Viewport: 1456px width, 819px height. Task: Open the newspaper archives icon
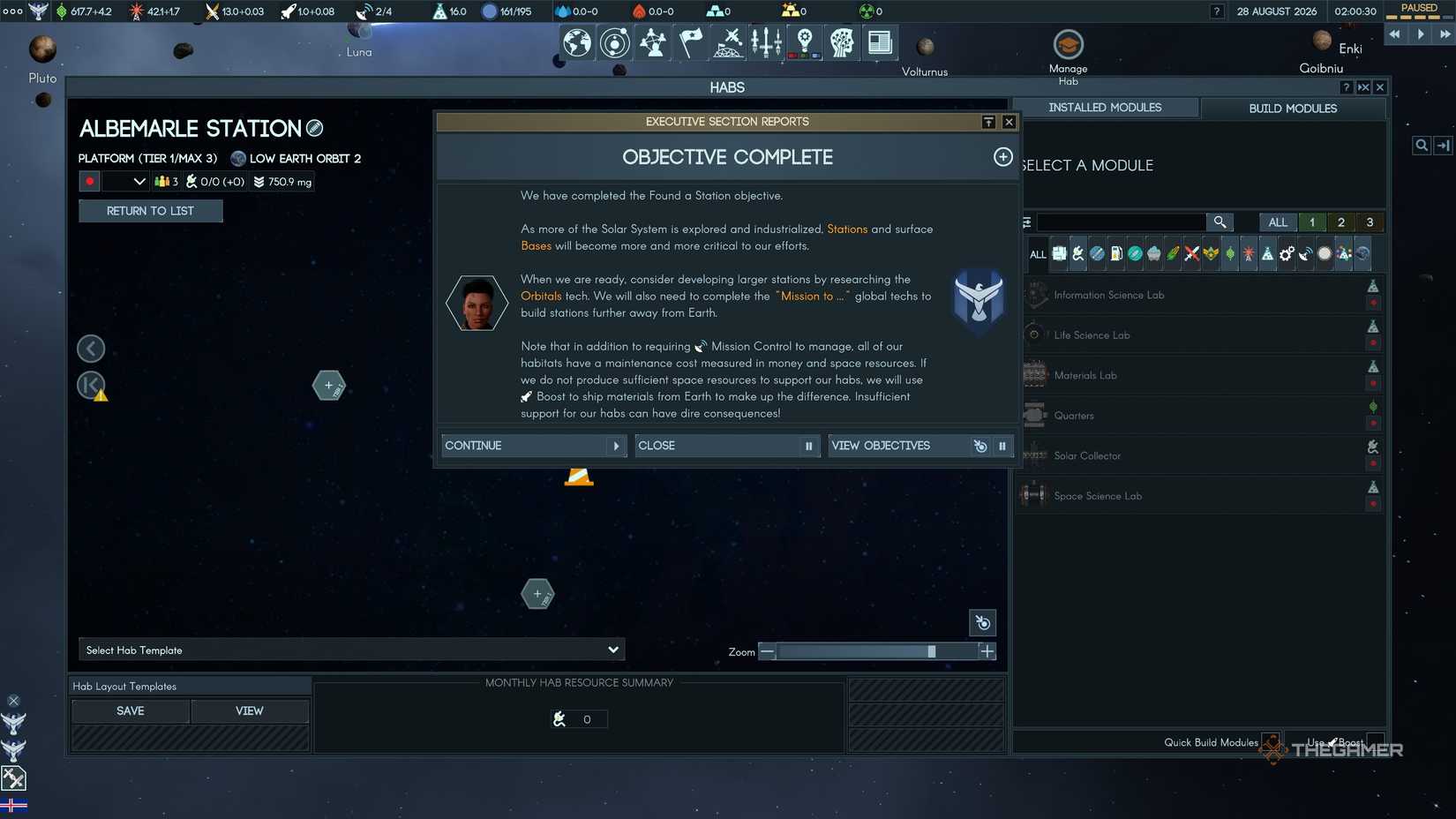tap(880, 41)
